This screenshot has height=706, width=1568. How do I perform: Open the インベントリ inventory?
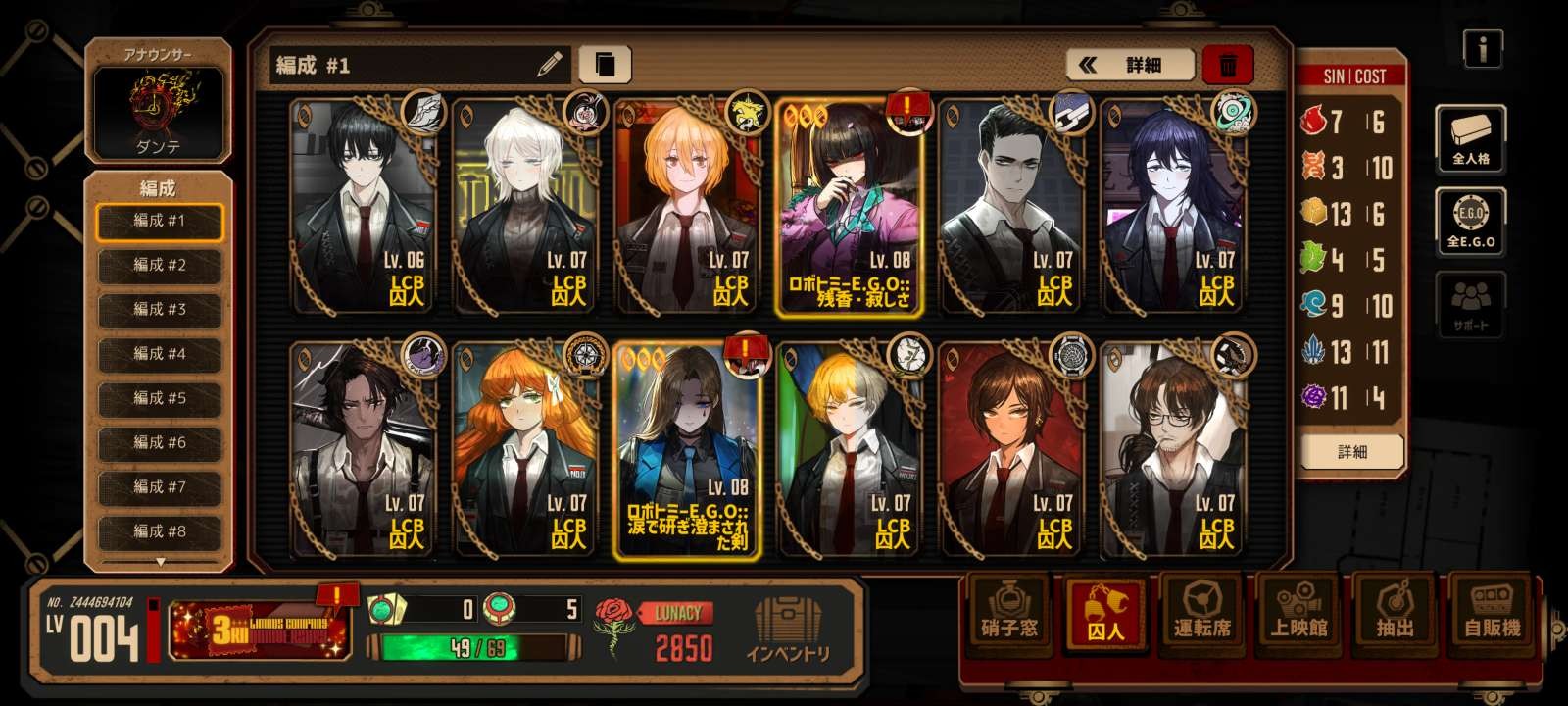(788, 630)
